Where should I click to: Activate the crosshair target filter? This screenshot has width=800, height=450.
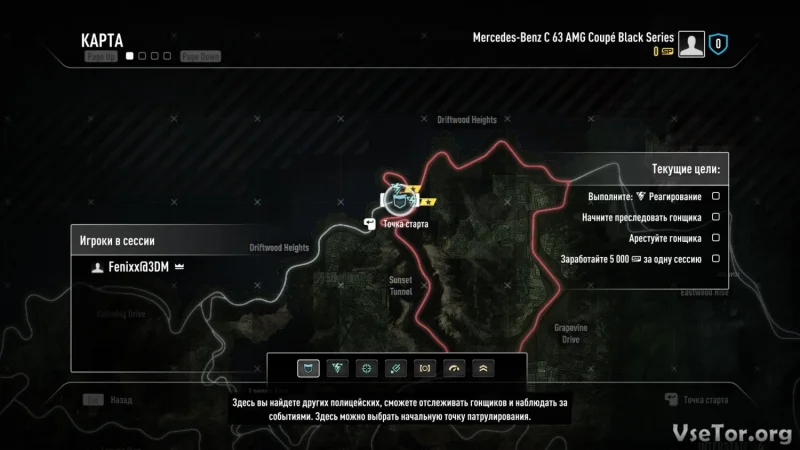(367, 368)
